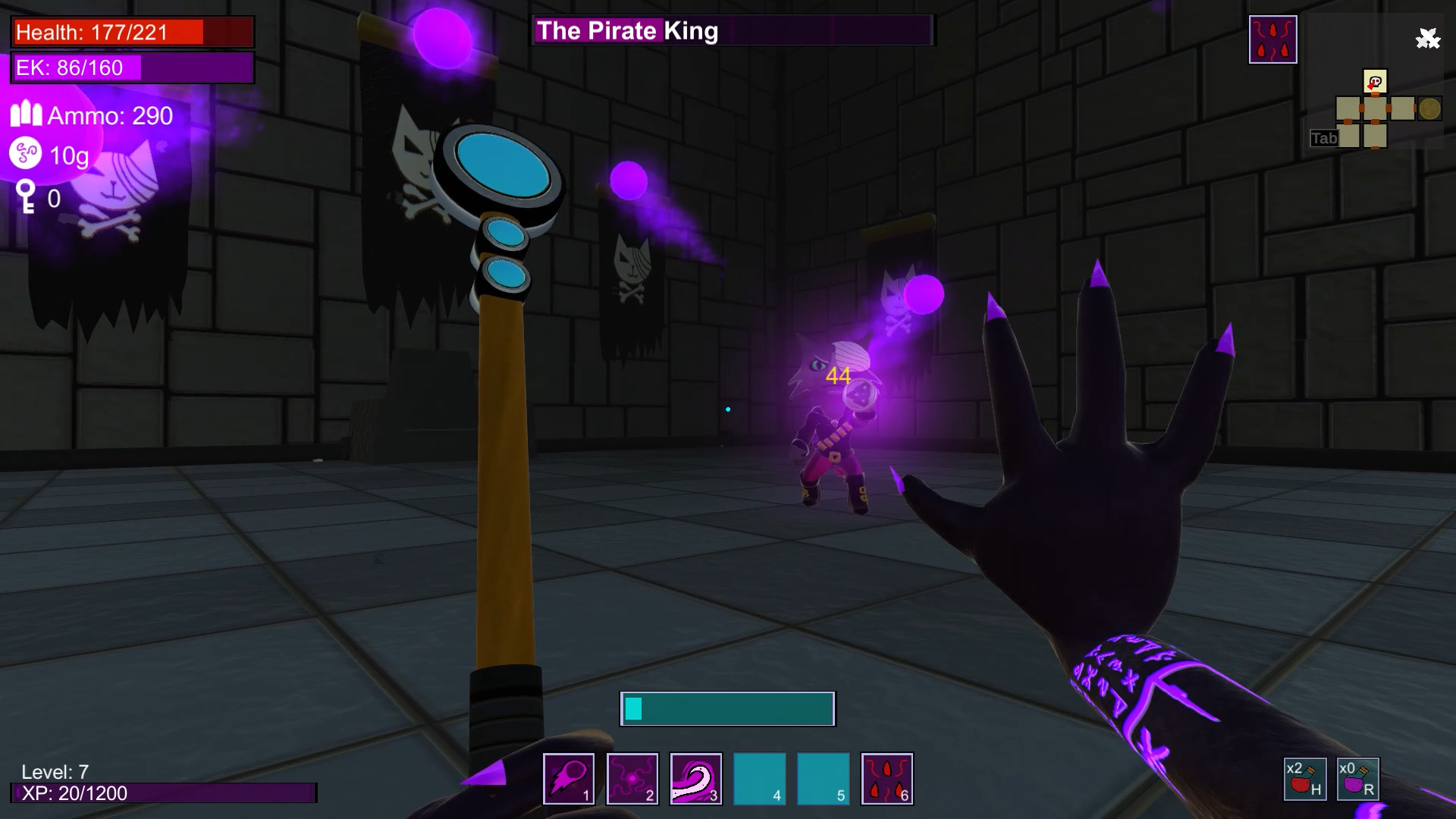Select the fireball spell in slot 1
1456x819 pixels.
[x=568, y=778]
